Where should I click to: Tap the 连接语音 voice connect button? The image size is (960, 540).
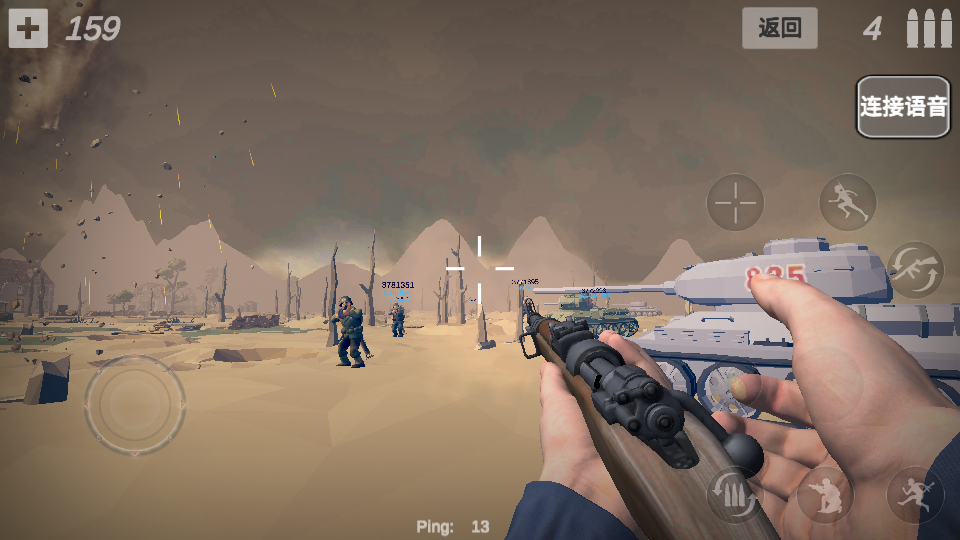click(x=902, y=107)
